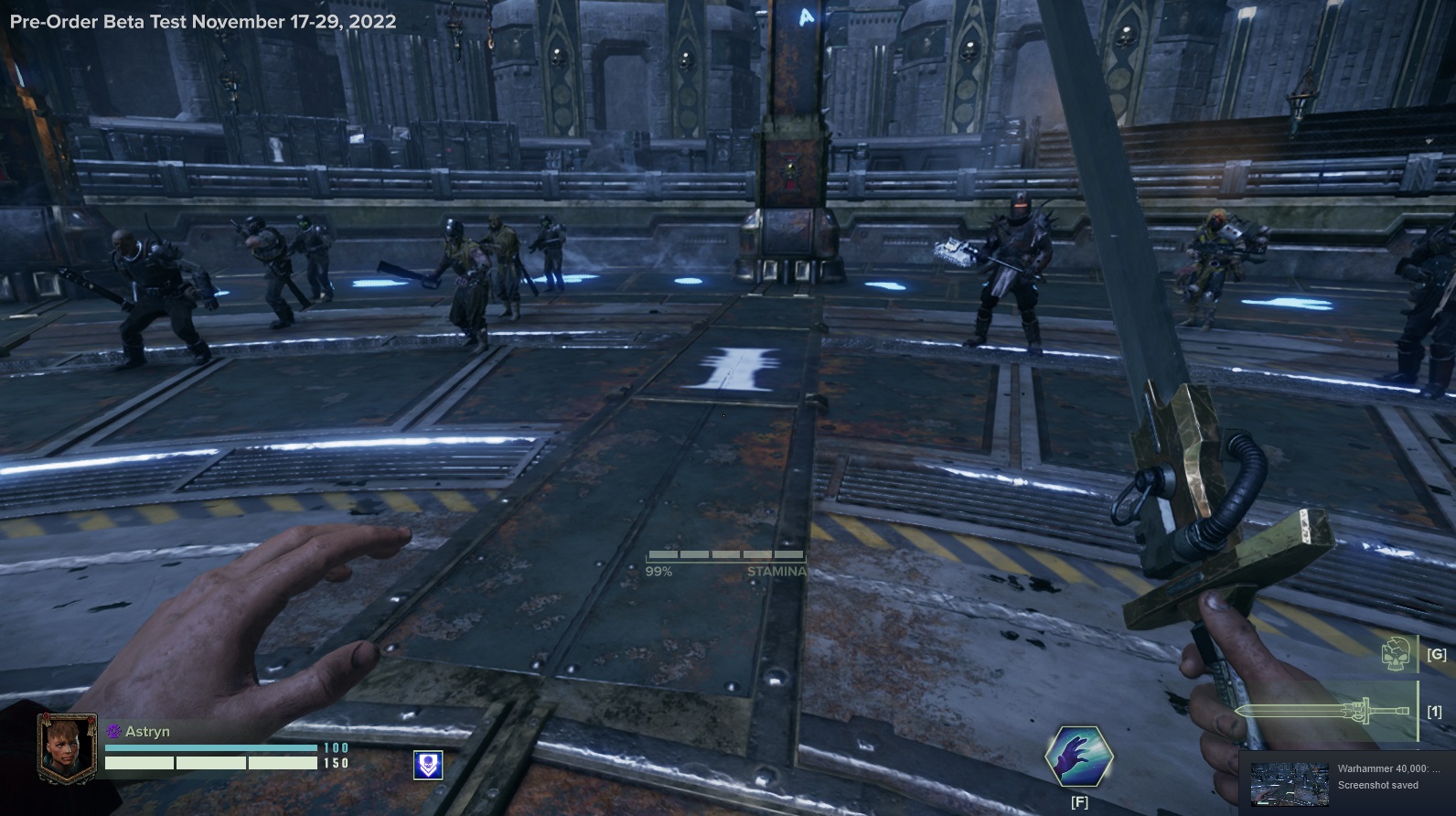1456x816 pixels.
Task: Select the skull blitz ability icon
Action: click(1396, 654)
